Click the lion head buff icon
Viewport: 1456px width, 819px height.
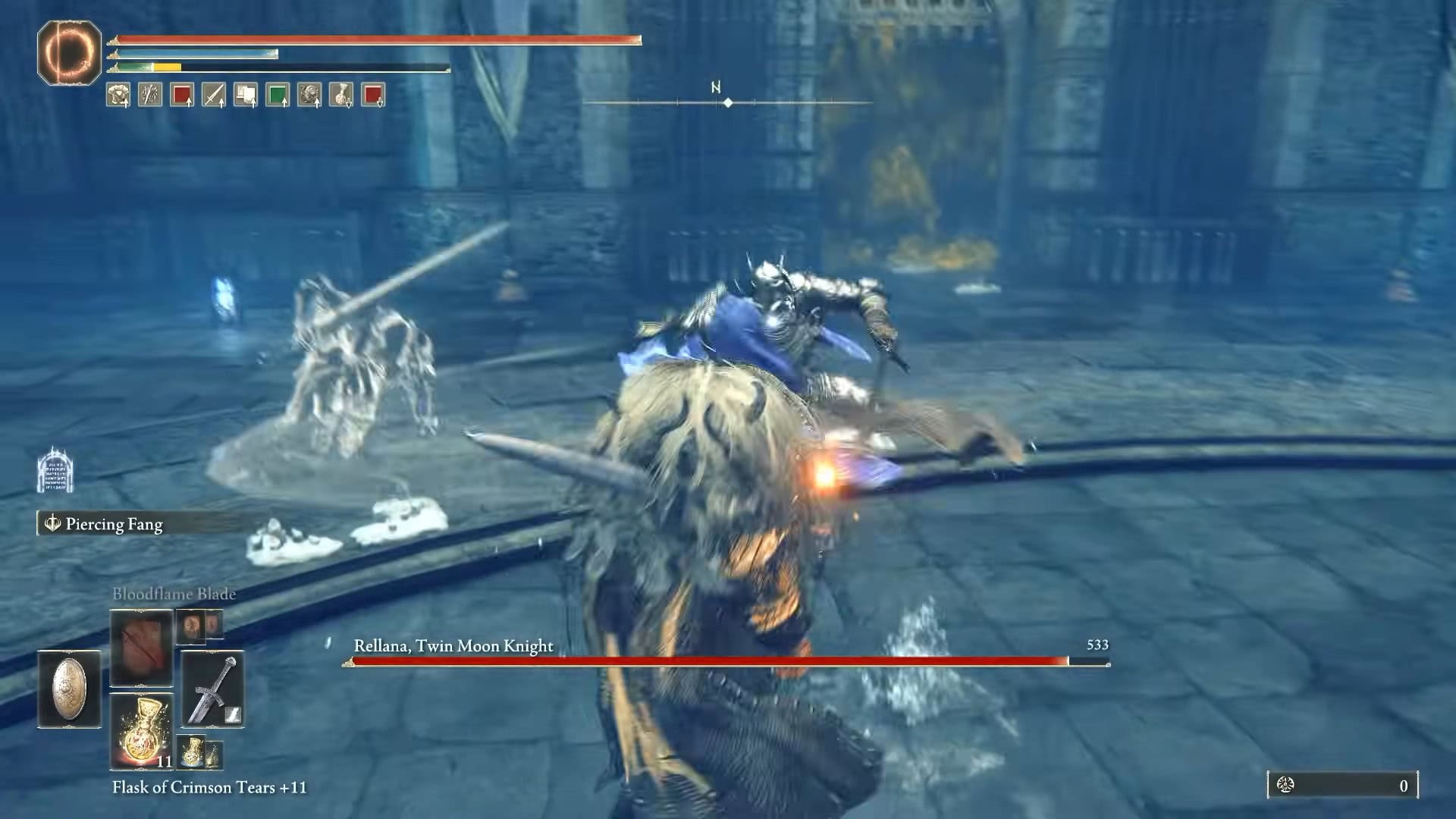(x=309, y=95)
